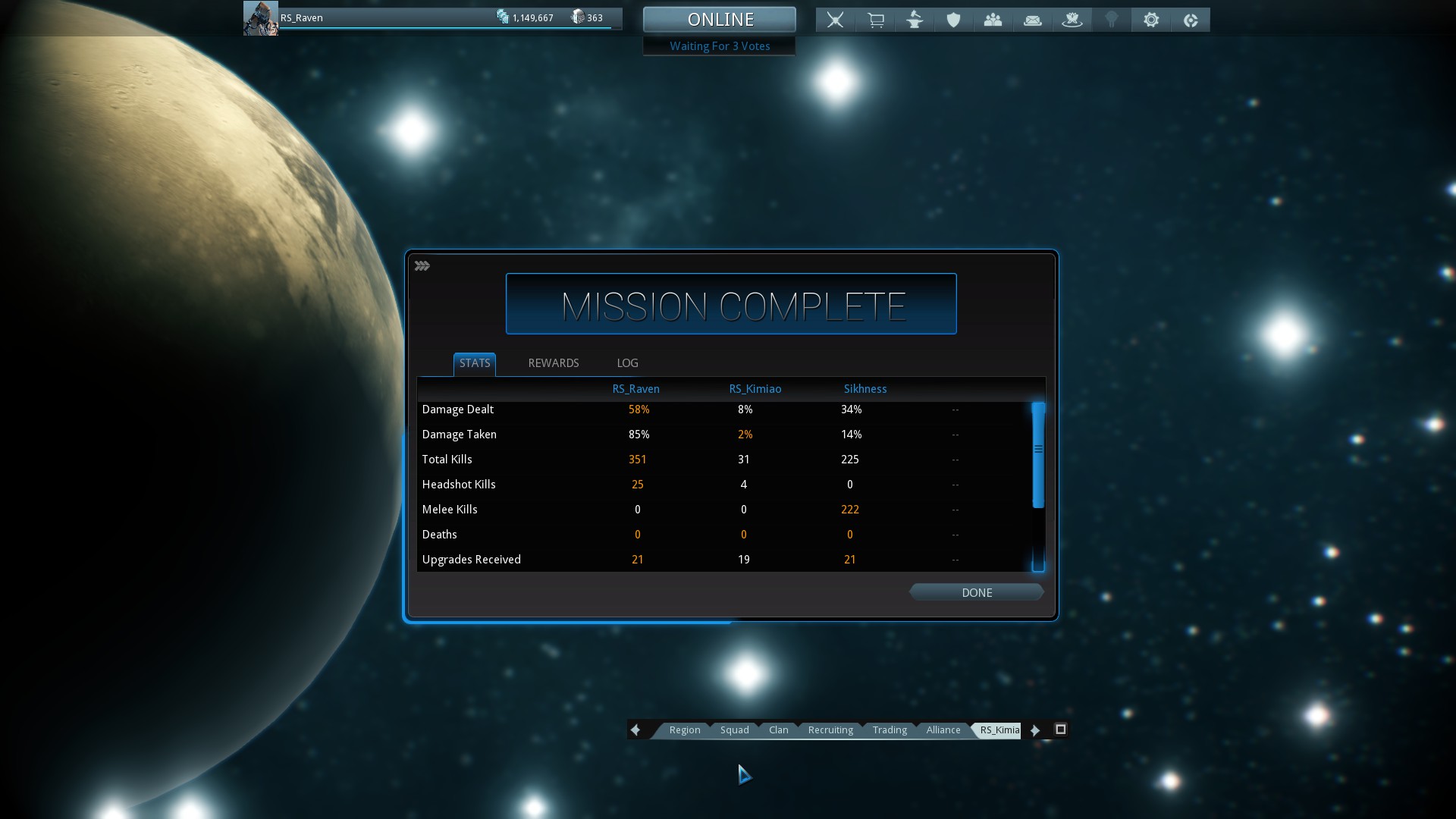The height and width of the screenshot is (819, 1456).
Task: Open the anvil and hammer foundry
Action: (x=915, y=20)
